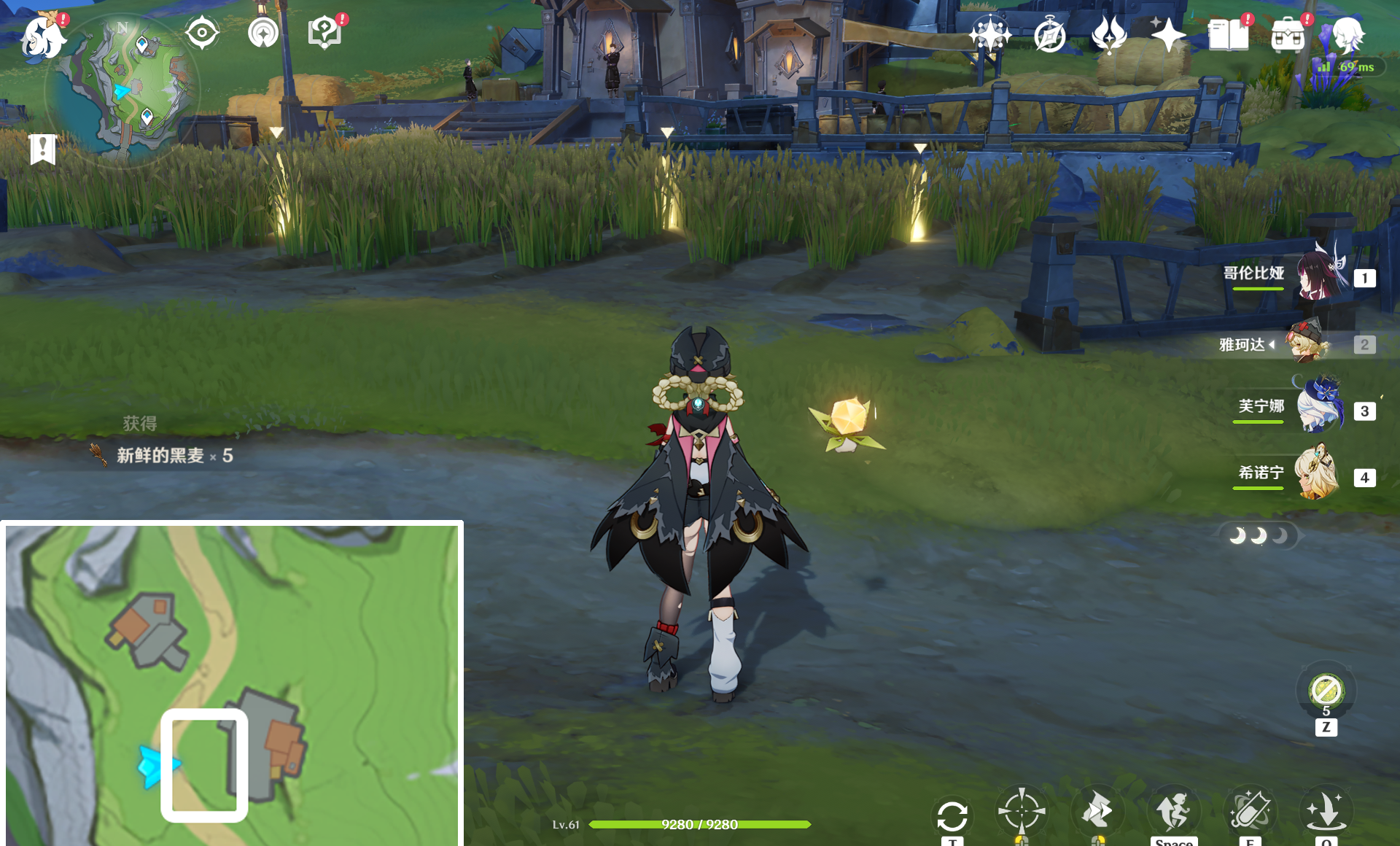
Task: Activate the eye-shaped elemental sight icon
Action: [x=202, y=33]
